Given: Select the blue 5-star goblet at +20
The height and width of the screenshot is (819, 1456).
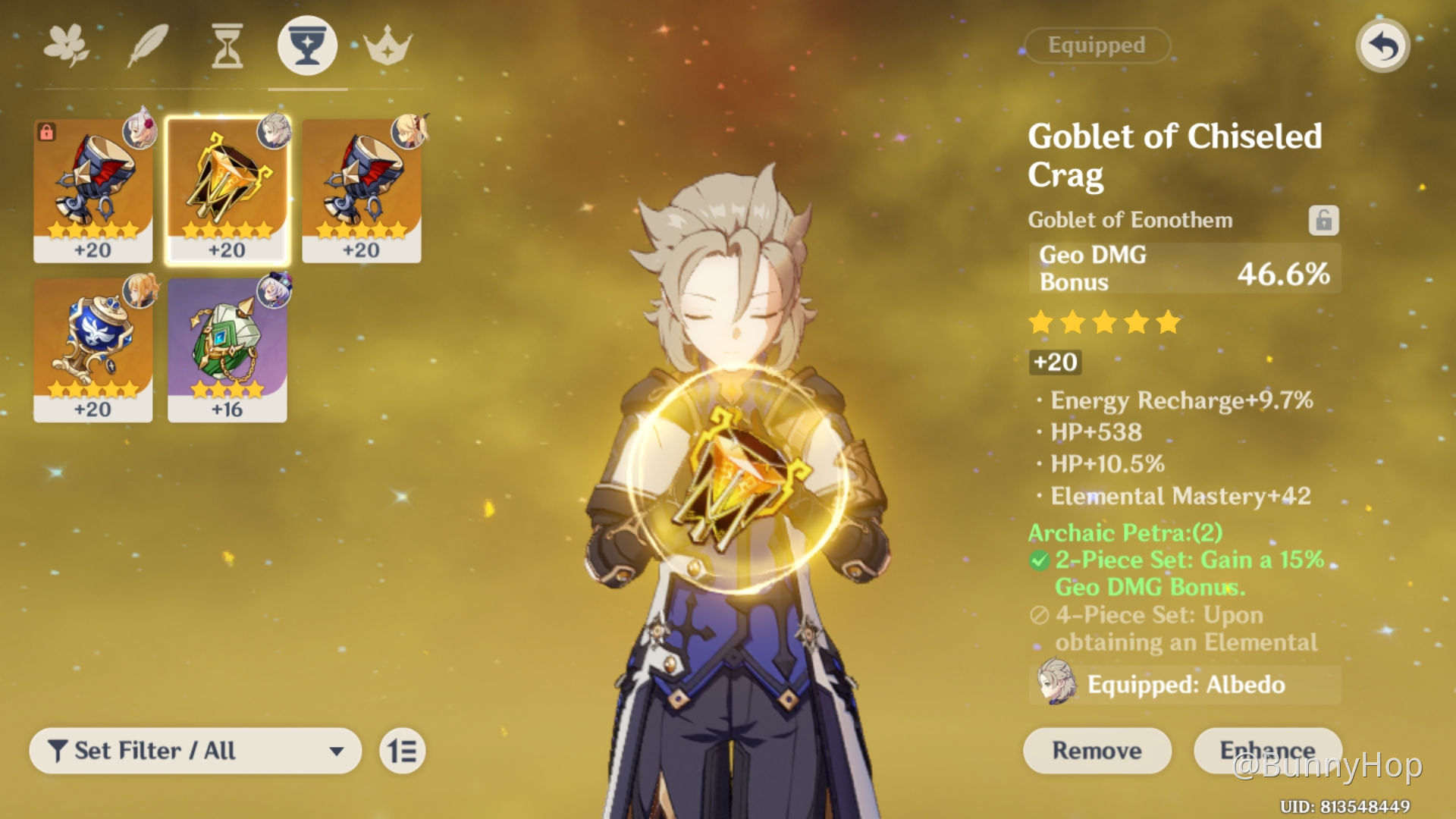Looking at the screenshot, I should 93,349.
